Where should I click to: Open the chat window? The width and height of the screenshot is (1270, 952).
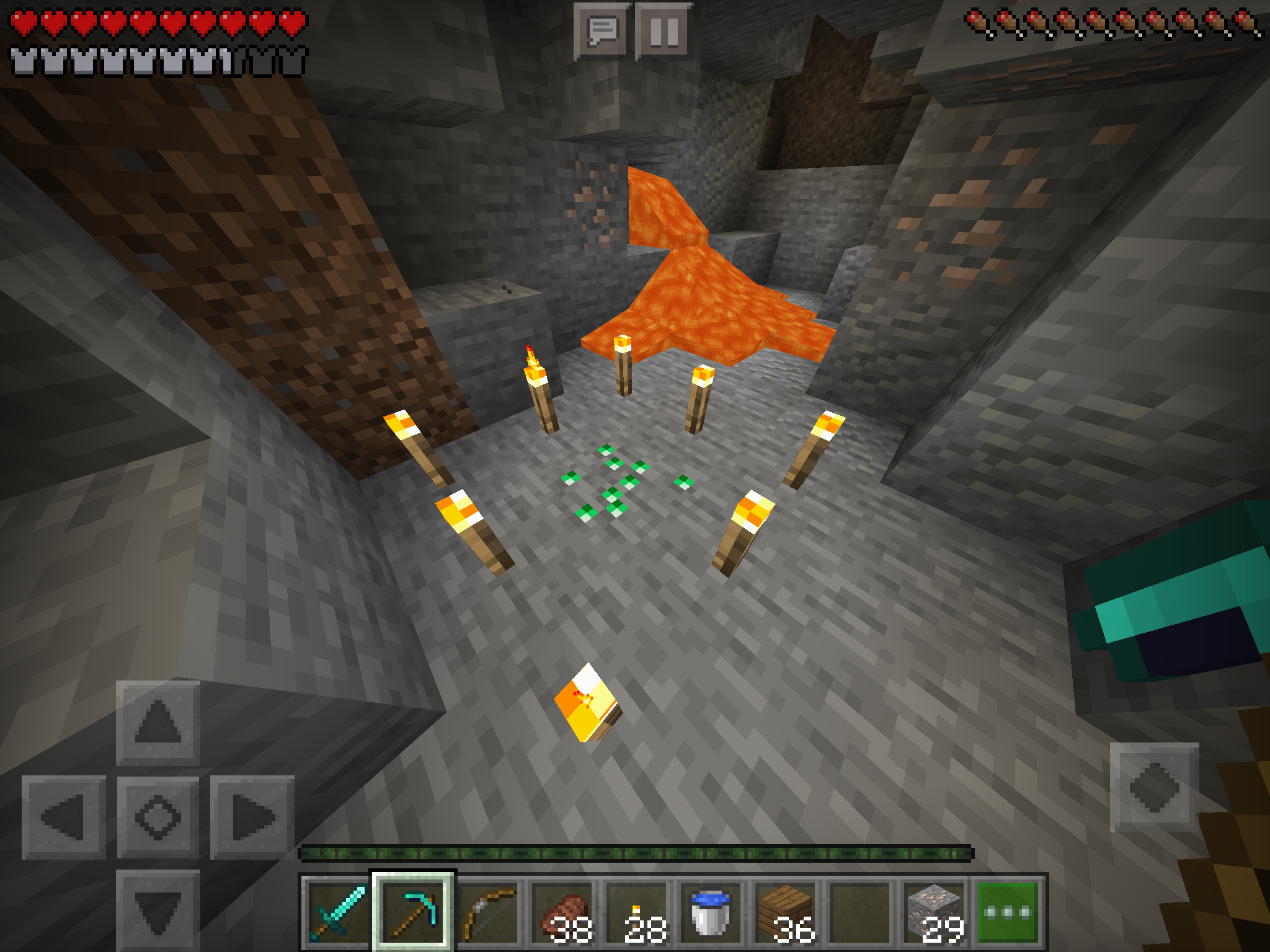point(602,31)
